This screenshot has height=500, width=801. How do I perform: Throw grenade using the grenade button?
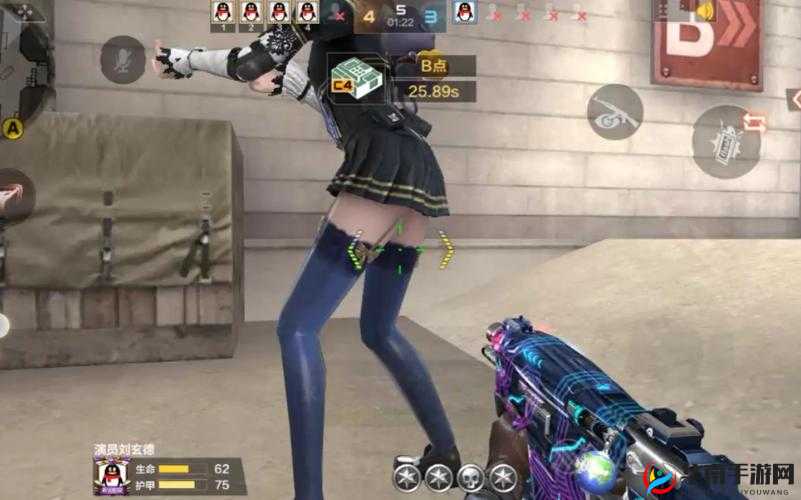(726, 140)
